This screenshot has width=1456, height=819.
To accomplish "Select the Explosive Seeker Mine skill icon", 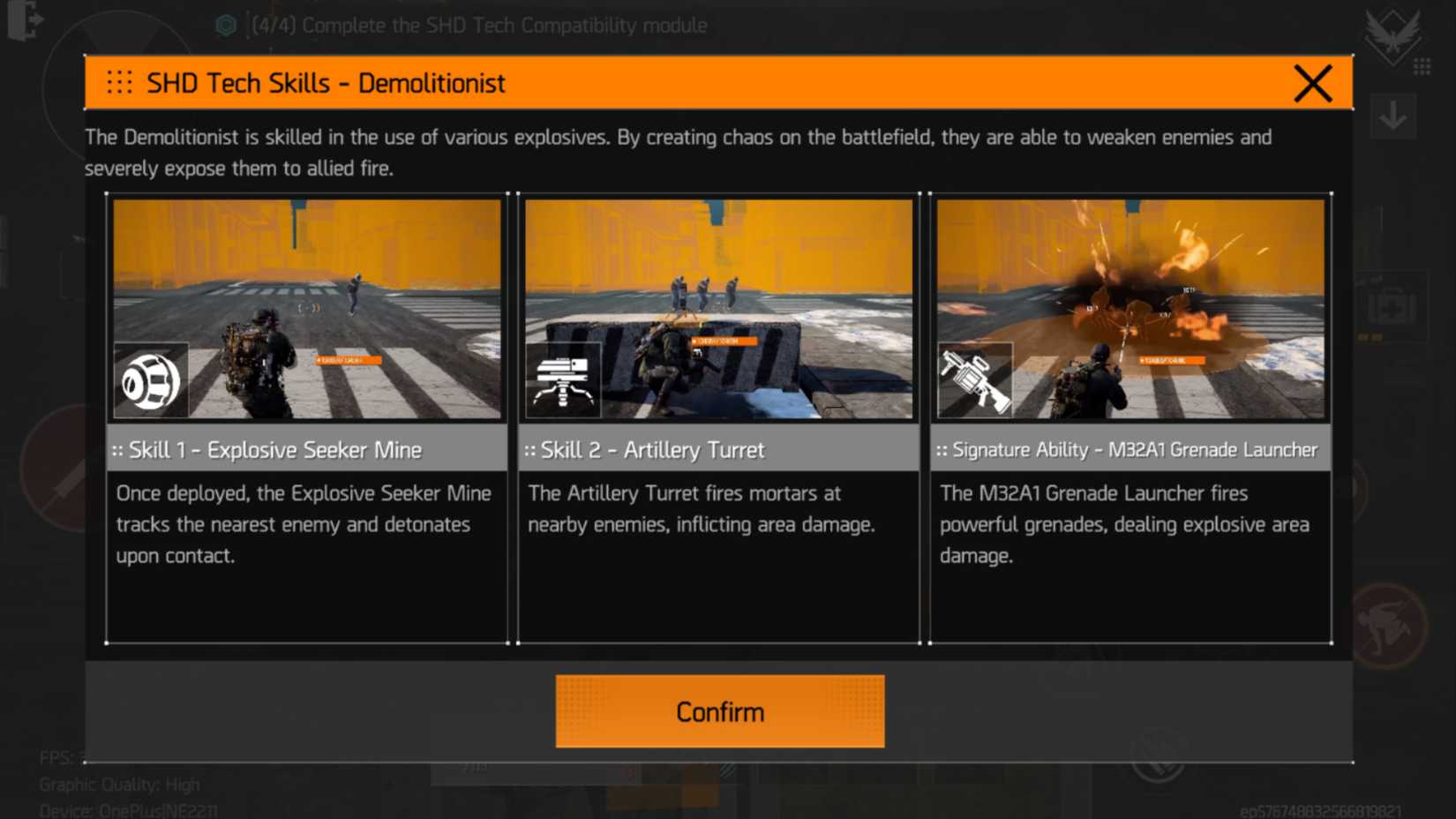I will [x=151, y=379].
